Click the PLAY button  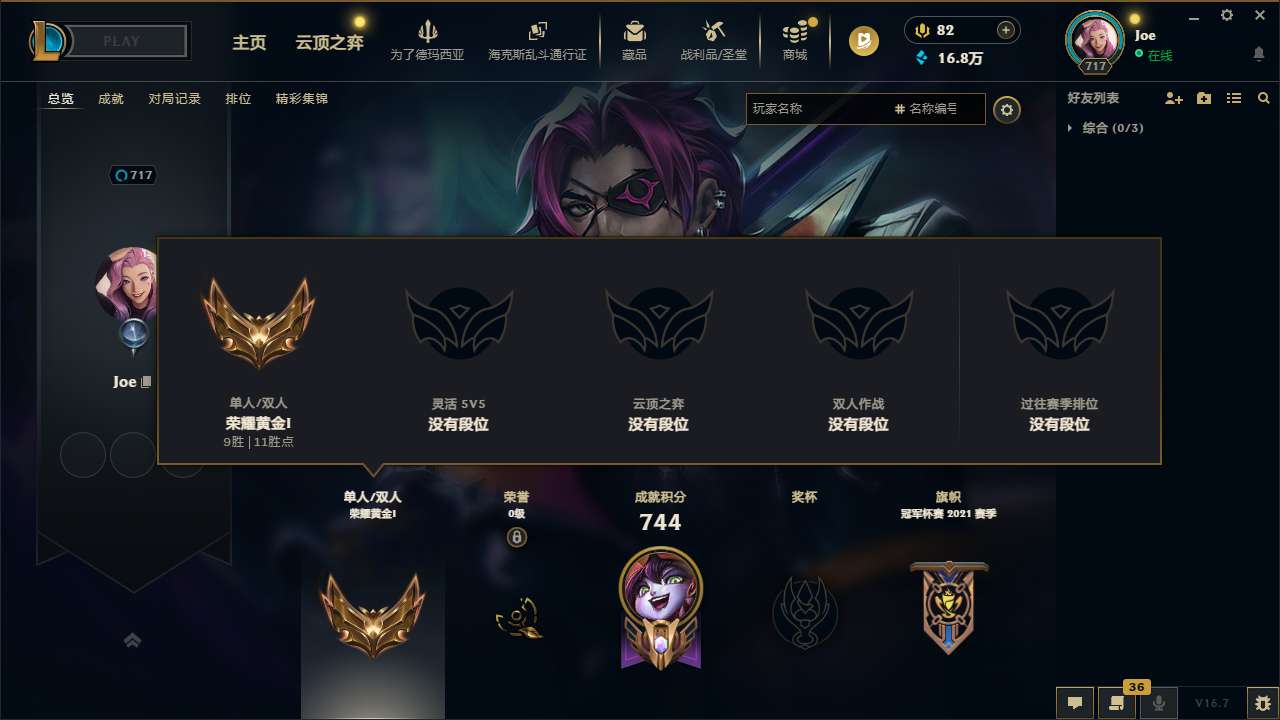(x=120, y=41)
